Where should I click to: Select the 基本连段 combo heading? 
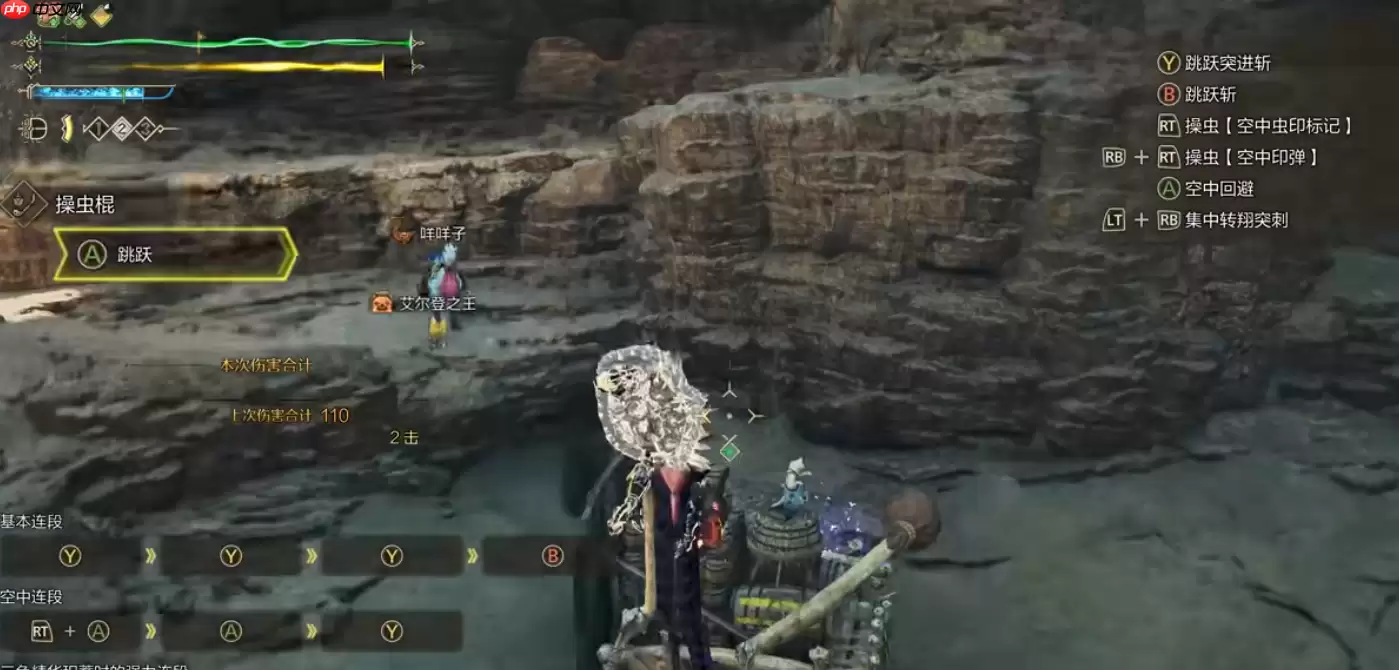(x=32, y=521)
